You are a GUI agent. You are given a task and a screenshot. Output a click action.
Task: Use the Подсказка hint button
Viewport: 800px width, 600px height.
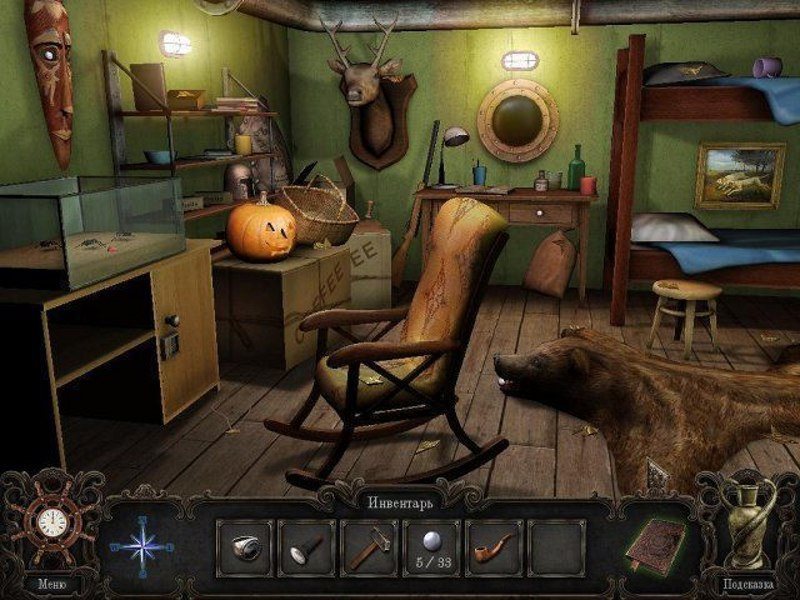[750, 582]
